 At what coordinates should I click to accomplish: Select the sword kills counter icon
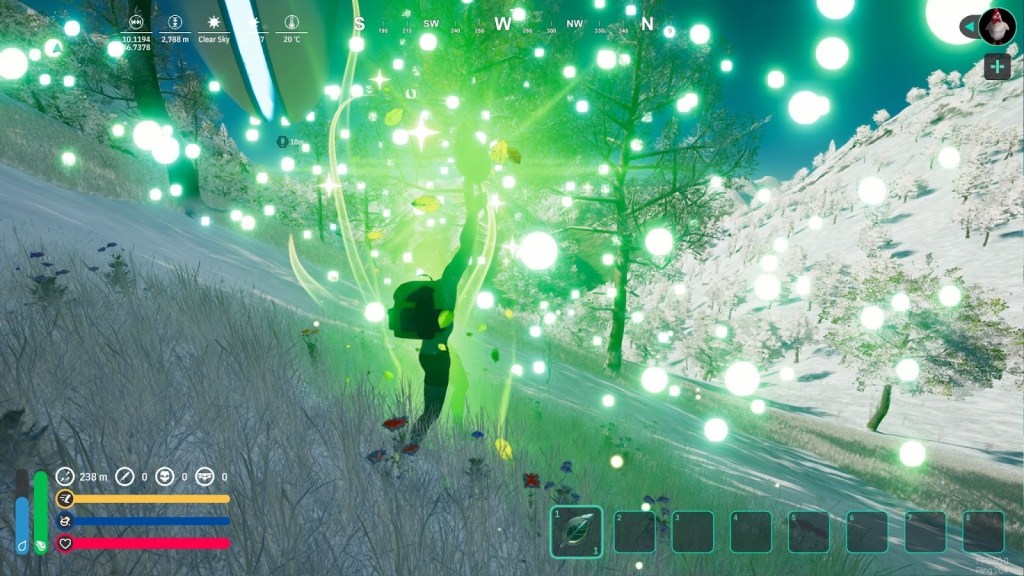tap(125, 477)
